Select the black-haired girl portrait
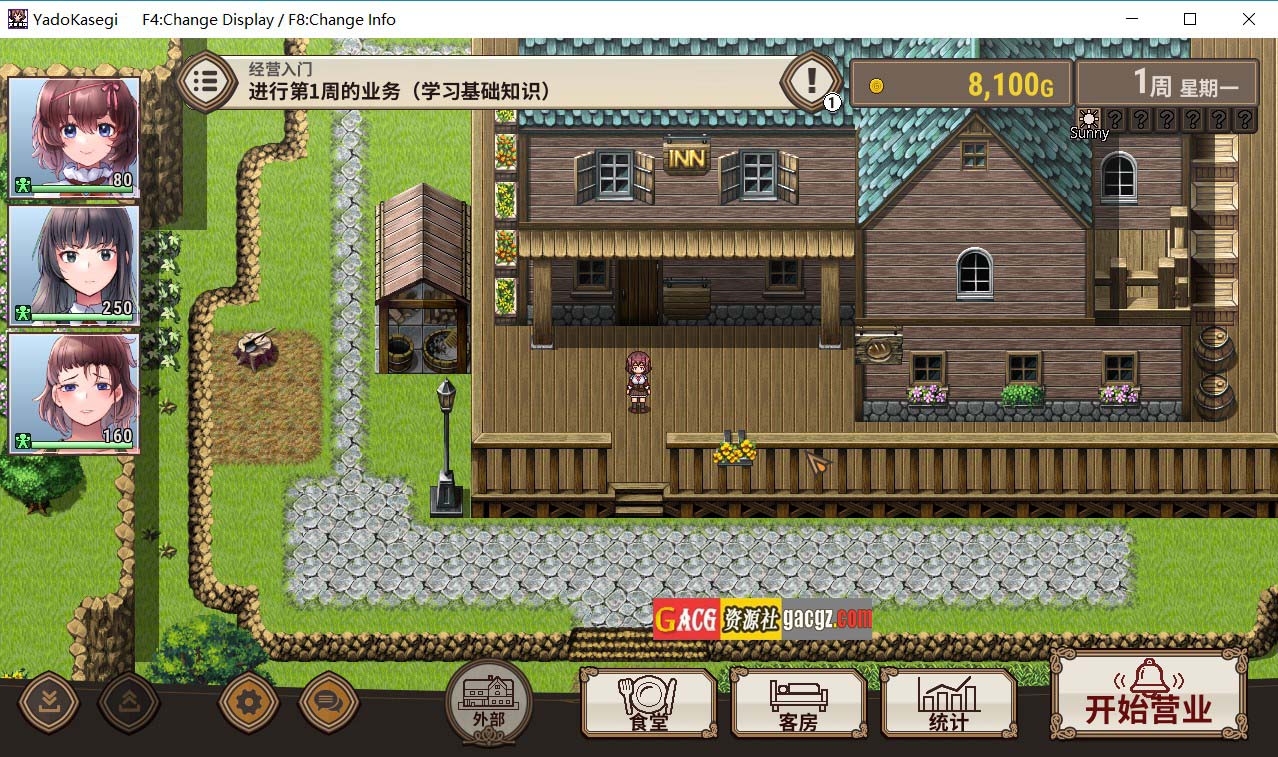 point(74,264)
